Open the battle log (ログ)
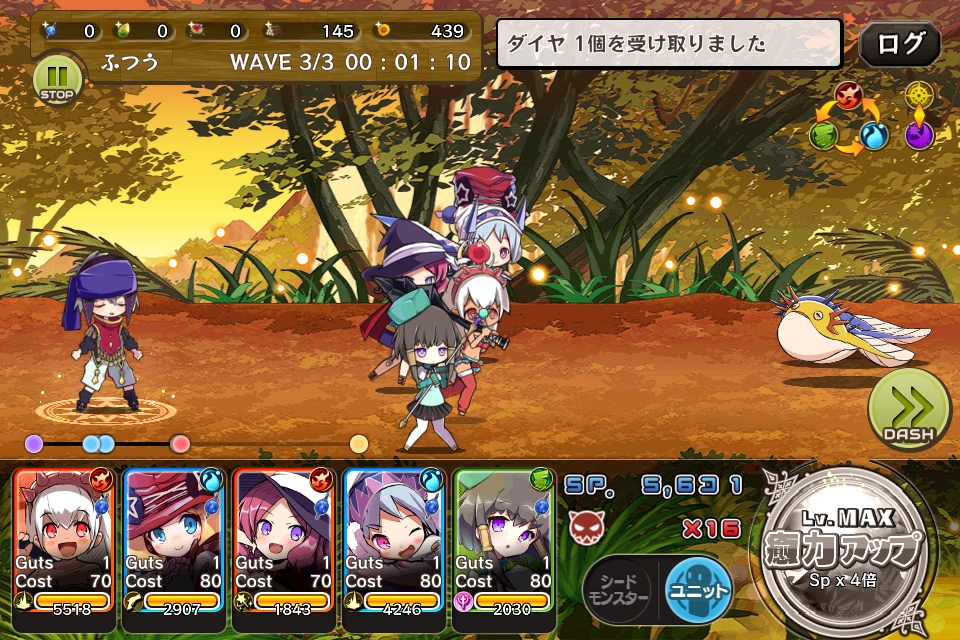Screen dimensions: 960x640 coord(899,44)
